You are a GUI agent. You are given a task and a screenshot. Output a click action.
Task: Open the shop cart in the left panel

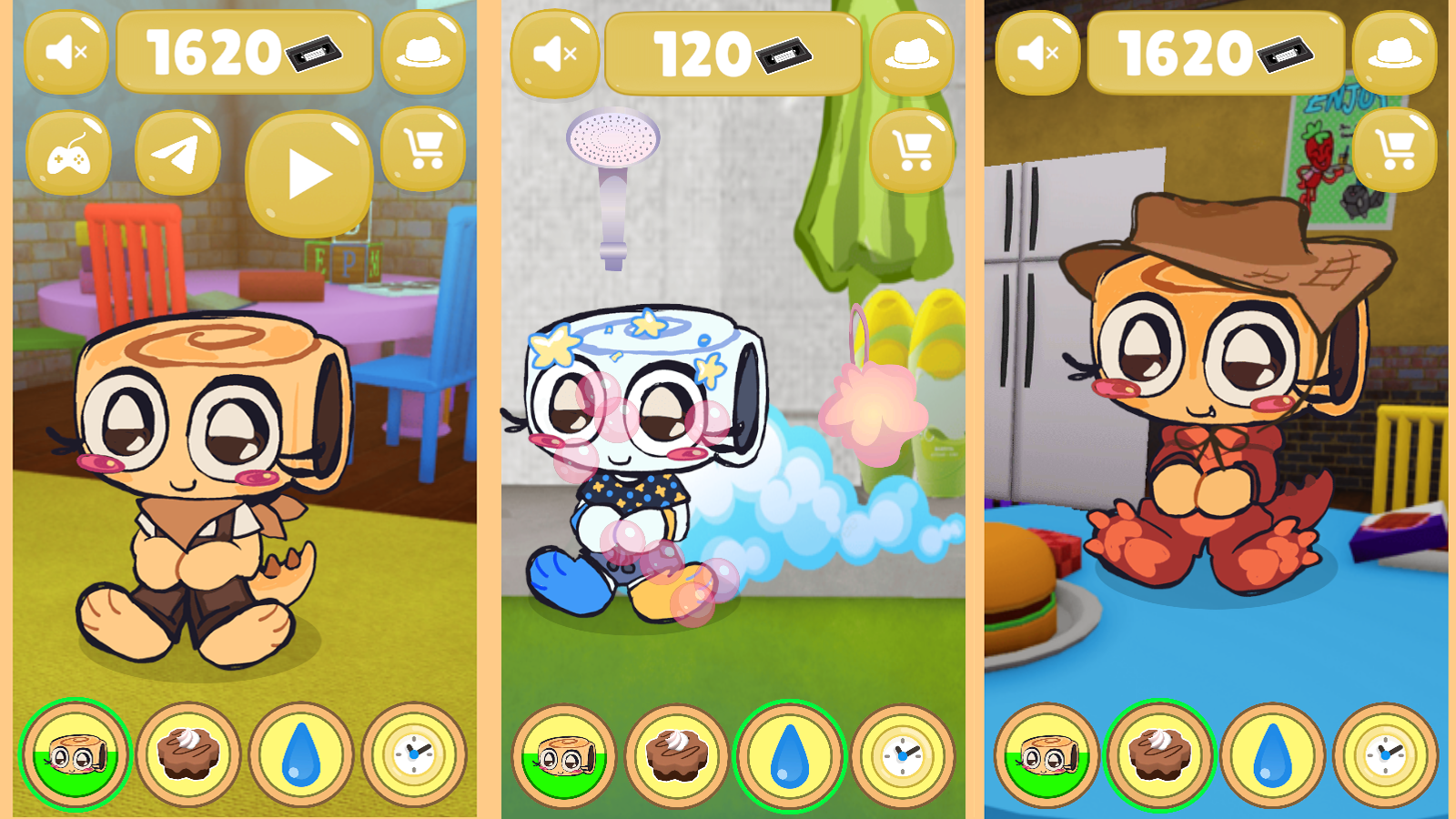tap(424, 152)
